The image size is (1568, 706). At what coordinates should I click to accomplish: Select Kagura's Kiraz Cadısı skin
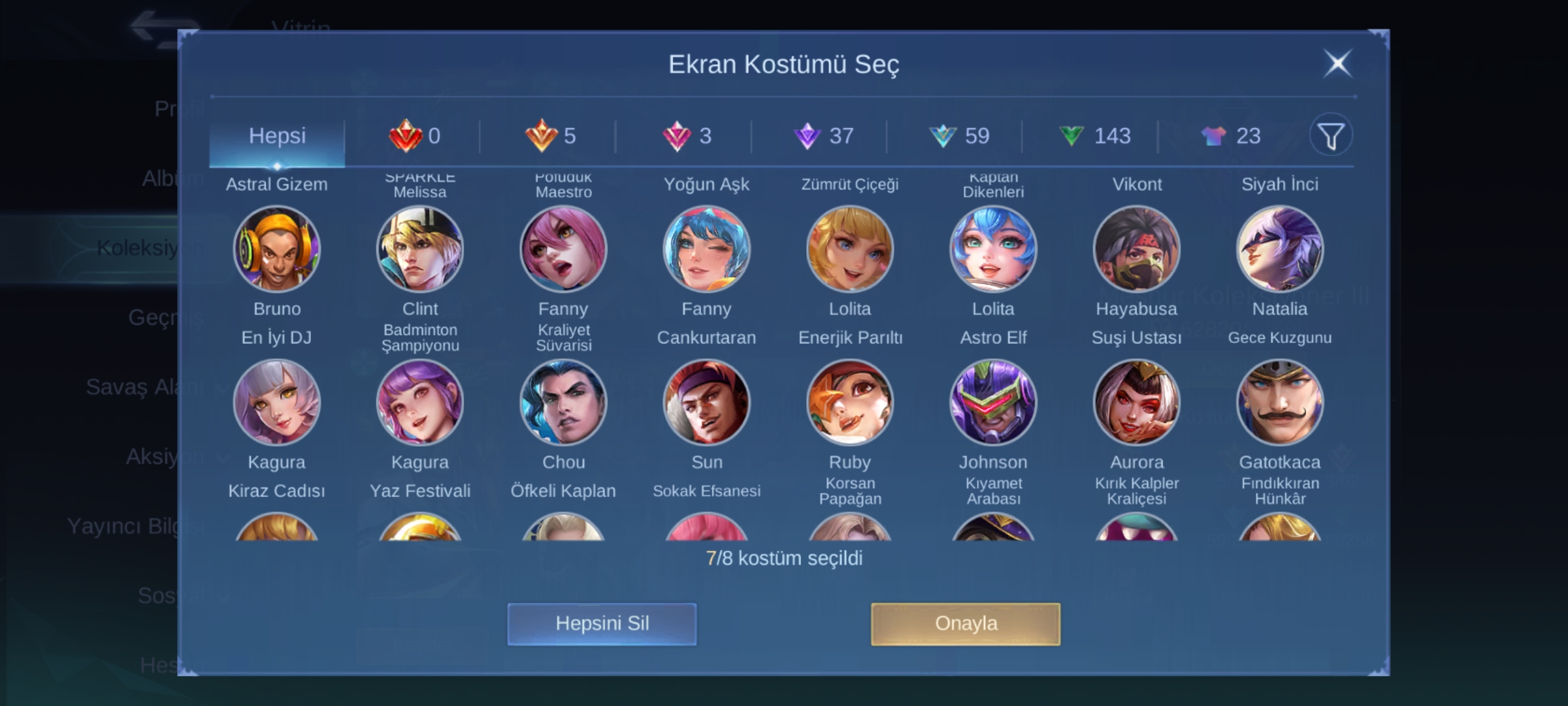coord(277,402)
